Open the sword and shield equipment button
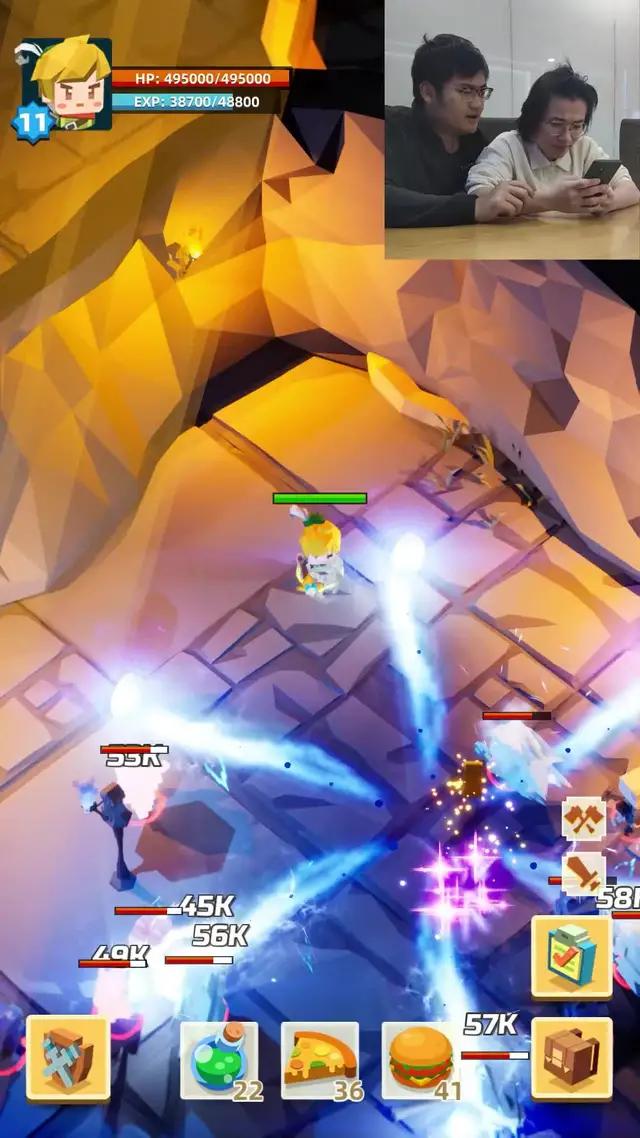Screen dimensions: 640x1138 tap(68, 1059)
